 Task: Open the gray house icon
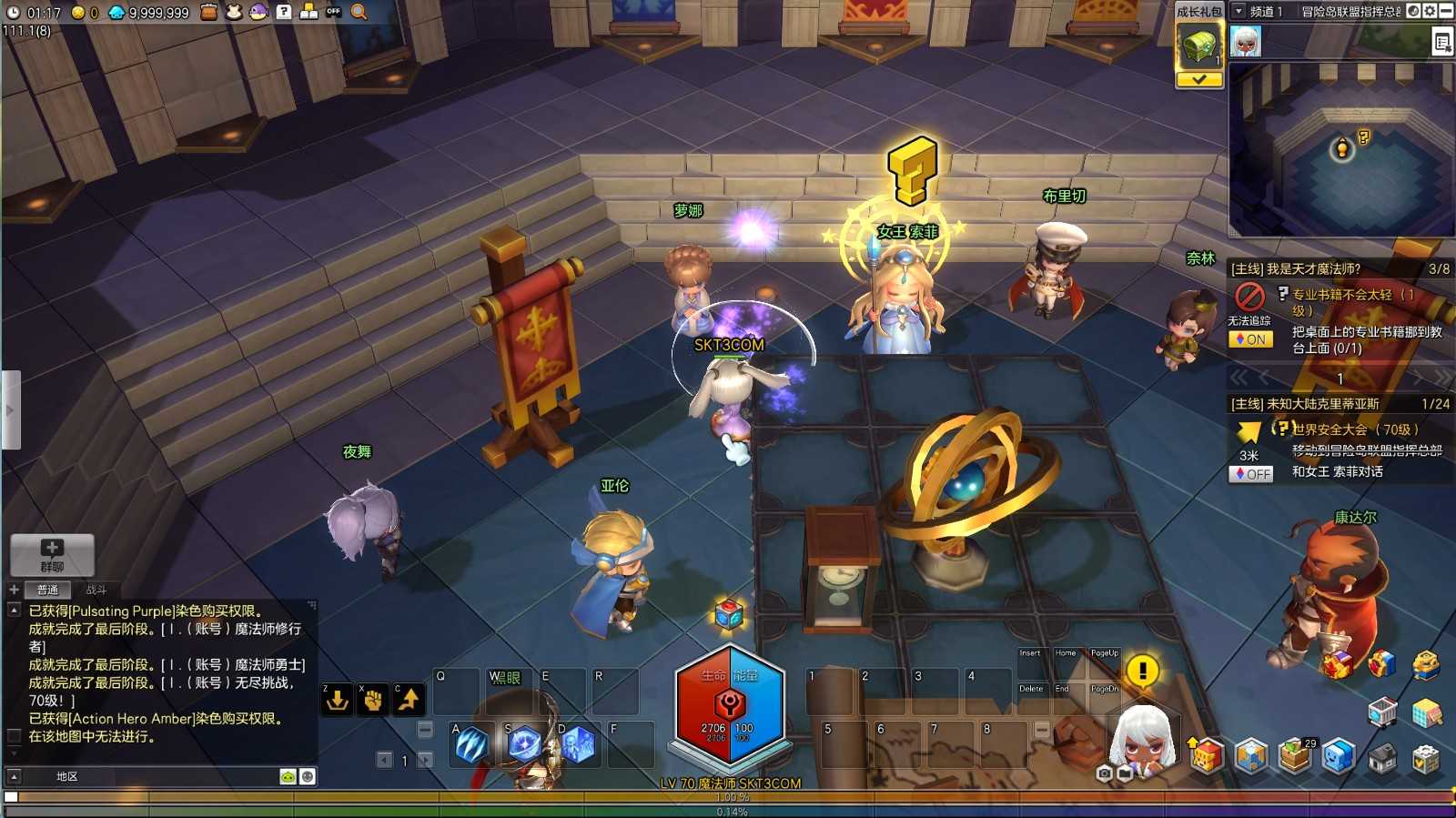pyautogui.click(x=1381, y=757)
